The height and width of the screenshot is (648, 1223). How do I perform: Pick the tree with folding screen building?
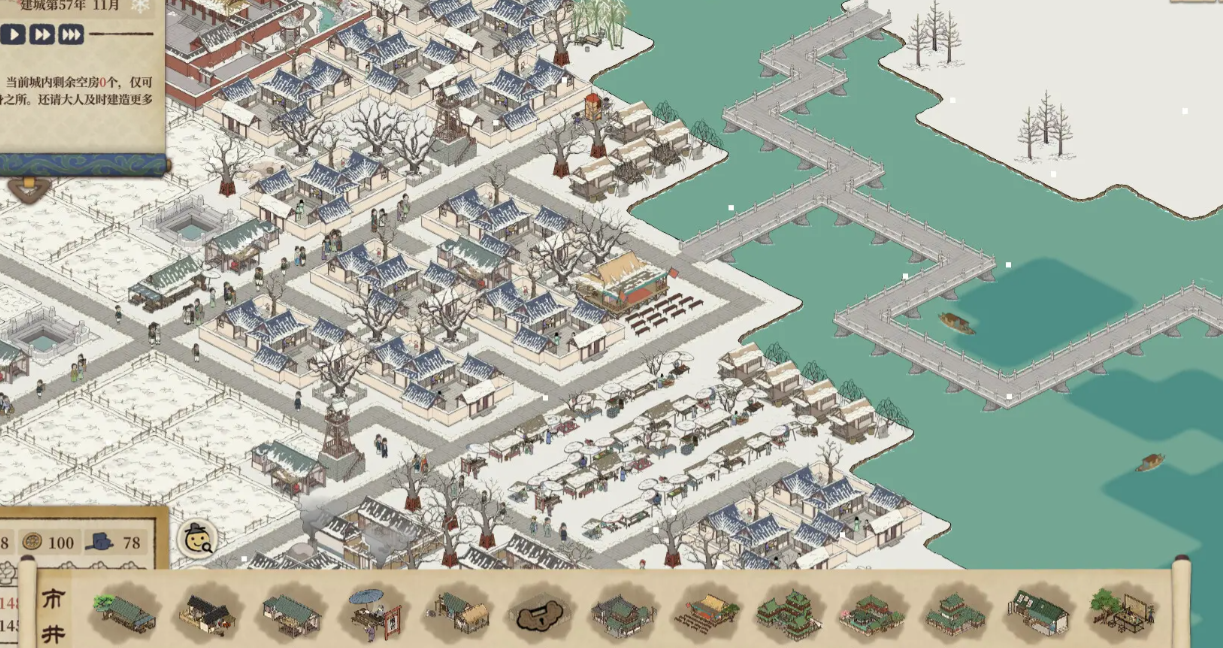click(1123, 611)
